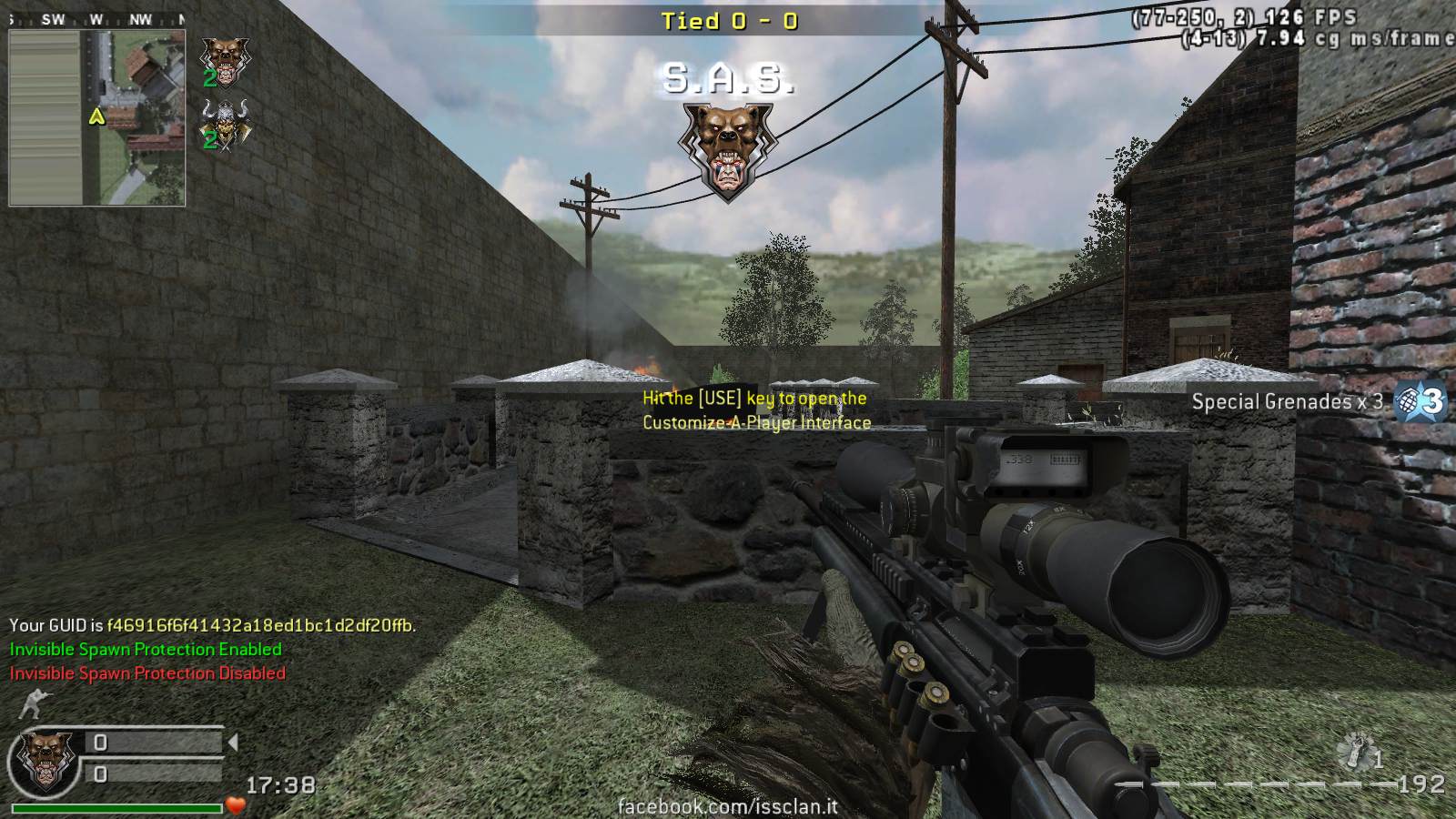This screenshot has width=1456, height=819.
Task: Click the yellow player arrow on the minimap
Action: (x=97, y=116)
